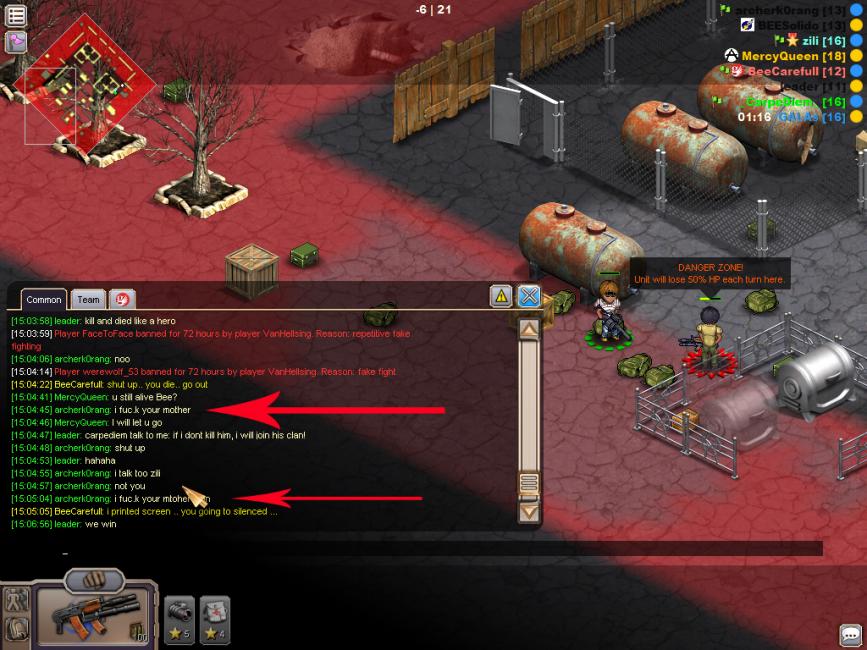Toggle the standing stance button

pos(16,600)
